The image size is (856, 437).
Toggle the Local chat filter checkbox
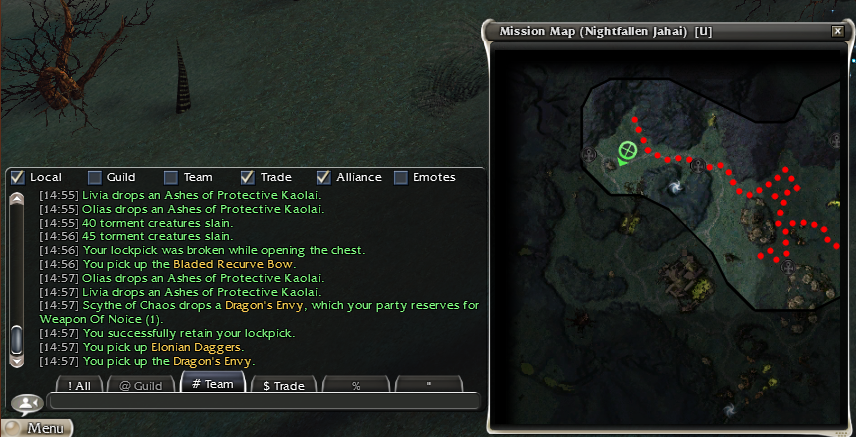(x=17, y=177)
